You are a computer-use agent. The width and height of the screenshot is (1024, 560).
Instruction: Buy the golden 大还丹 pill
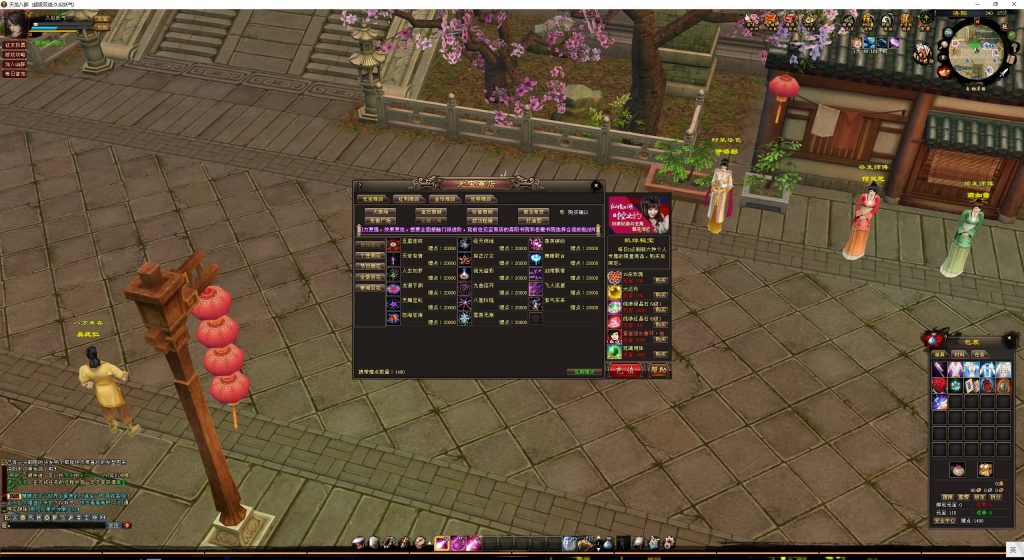[x=661, y=294]
